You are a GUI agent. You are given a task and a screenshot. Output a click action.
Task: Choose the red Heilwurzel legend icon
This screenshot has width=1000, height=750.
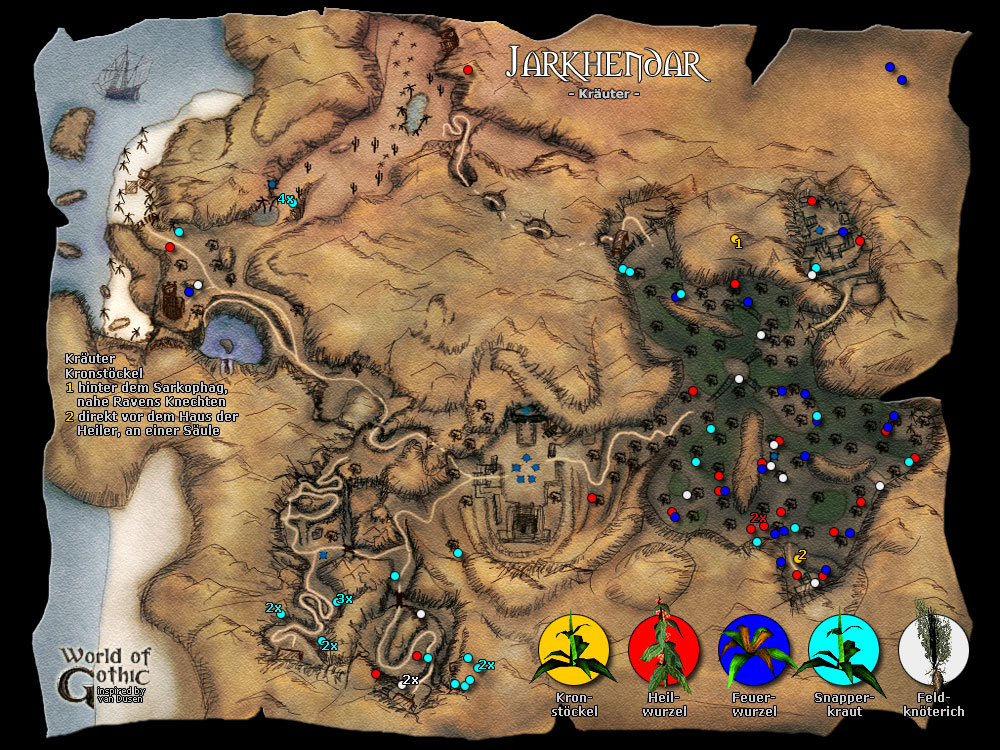[x=663, y=652]
